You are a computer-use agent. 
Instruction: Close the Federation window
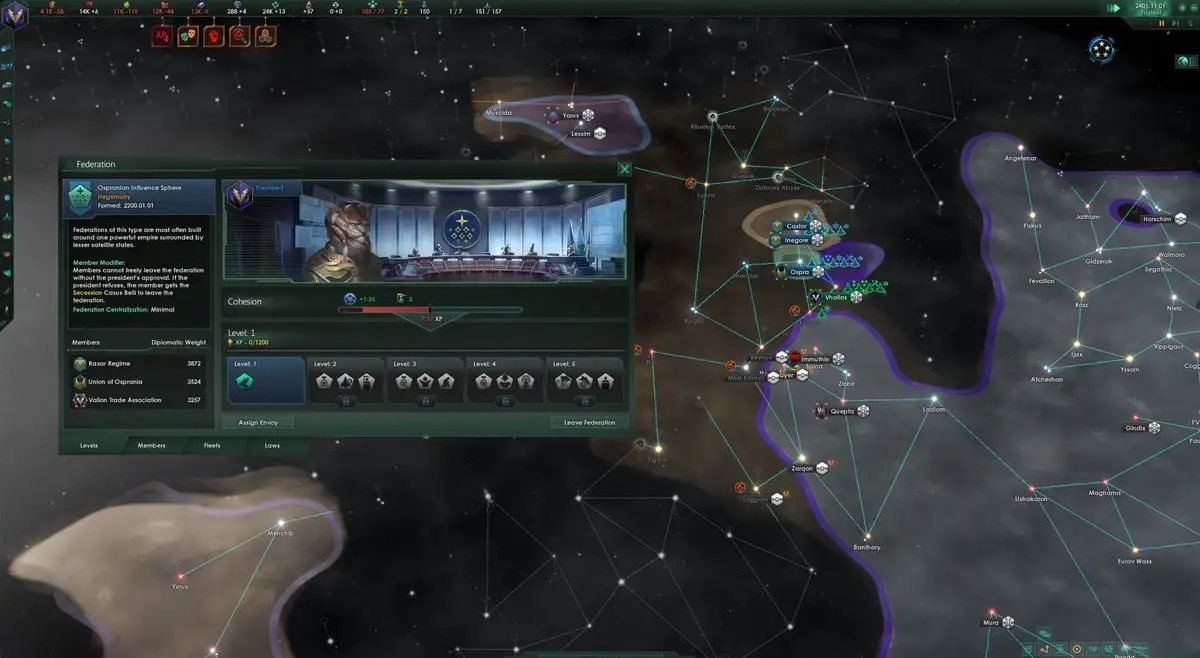coord(625,170)
